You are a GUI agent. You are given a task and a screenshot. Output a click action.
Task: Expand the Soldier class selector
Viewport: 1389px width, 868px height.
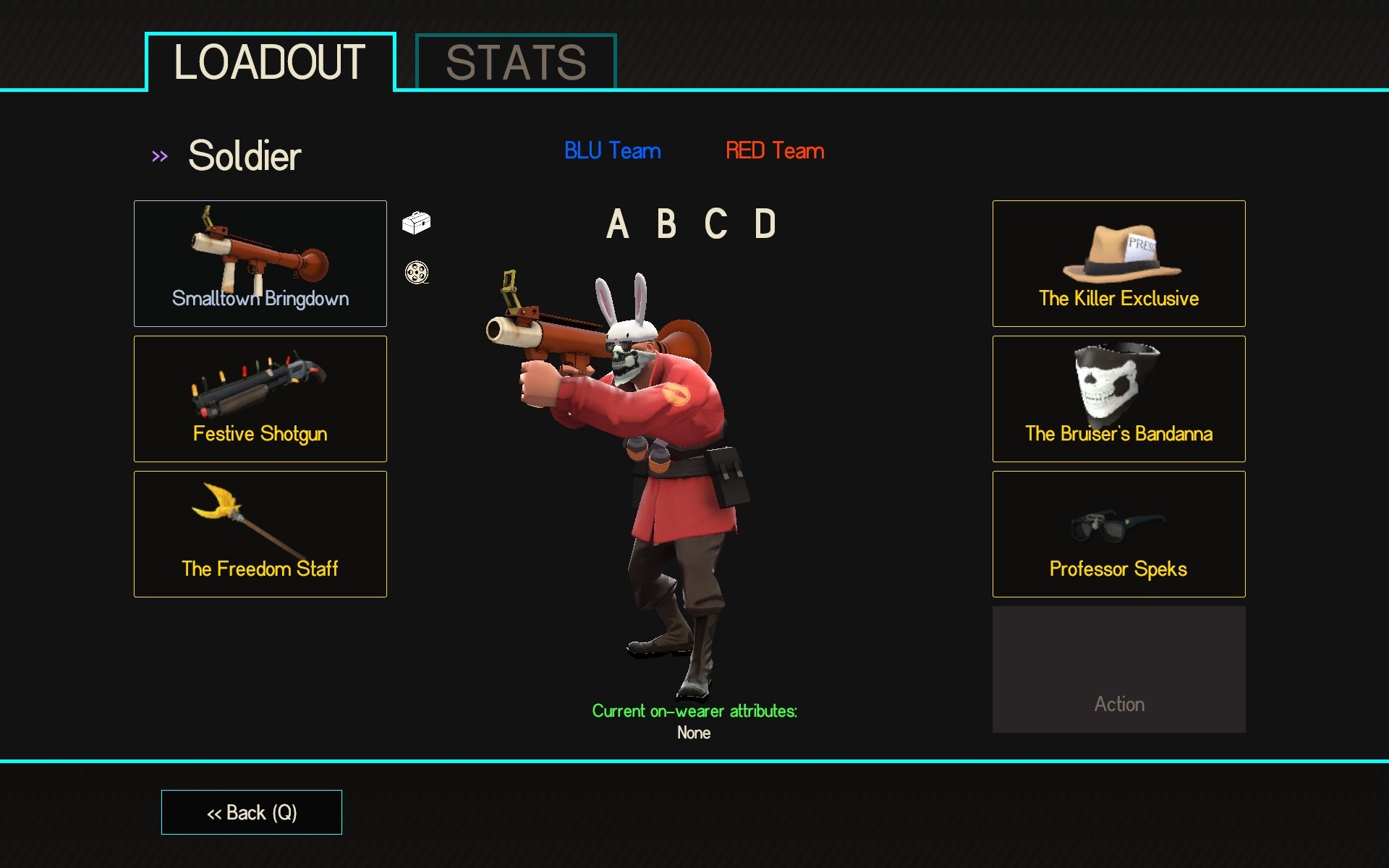click(244, 156)
